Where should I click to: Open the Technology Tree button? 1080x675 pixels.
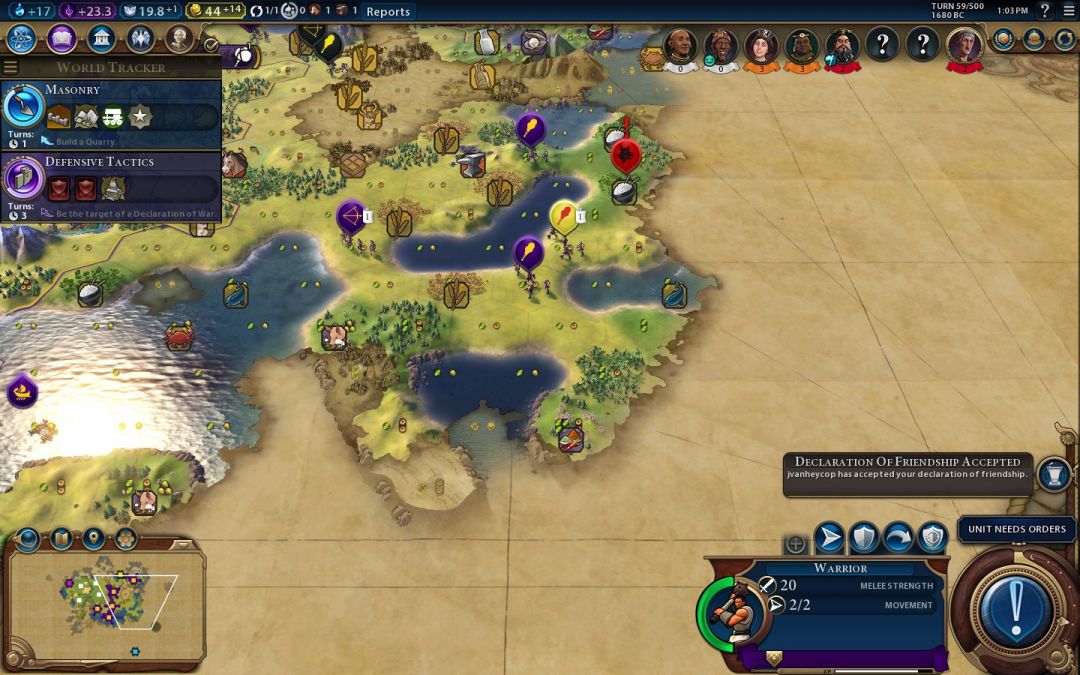(23, 39)
